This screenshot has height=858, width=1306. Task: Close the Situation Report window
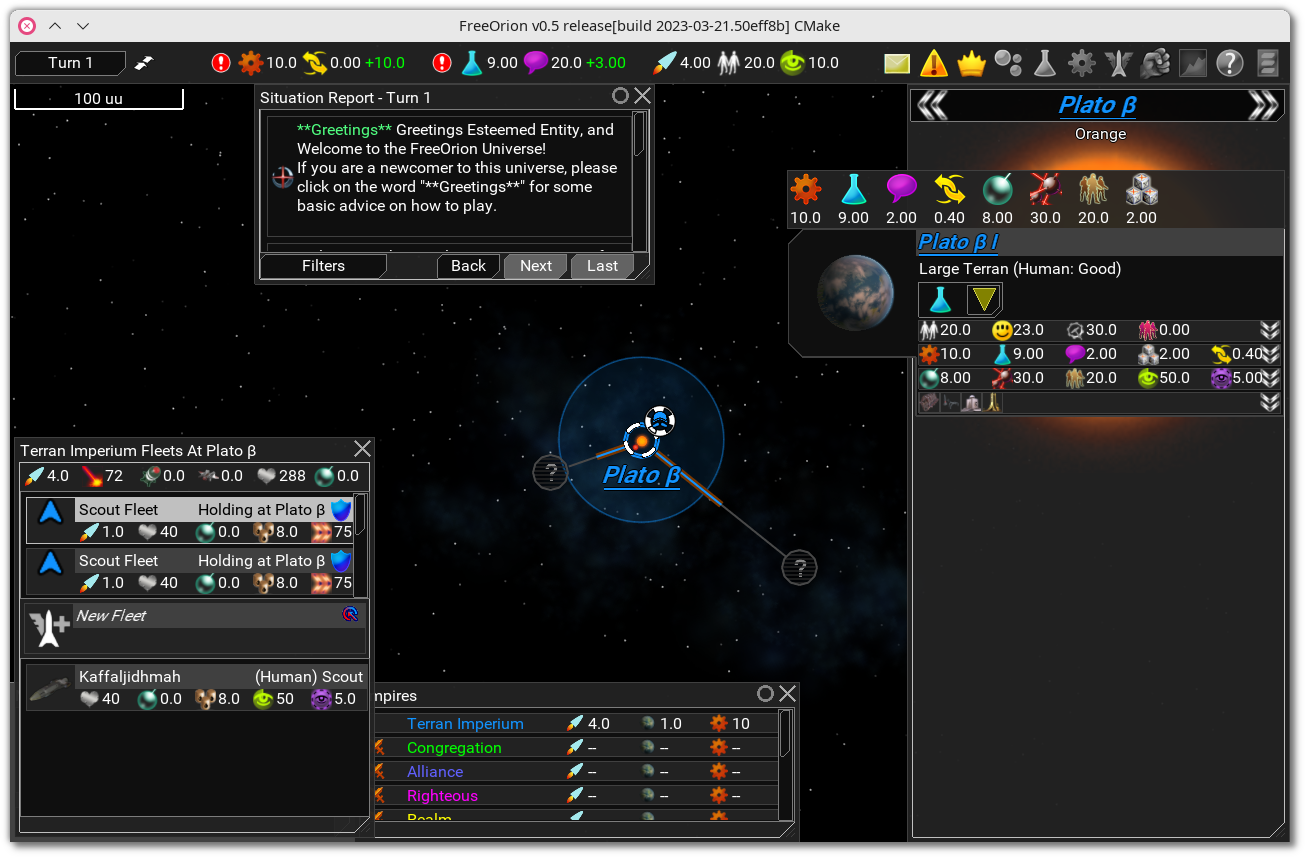(x=642, y=96)
